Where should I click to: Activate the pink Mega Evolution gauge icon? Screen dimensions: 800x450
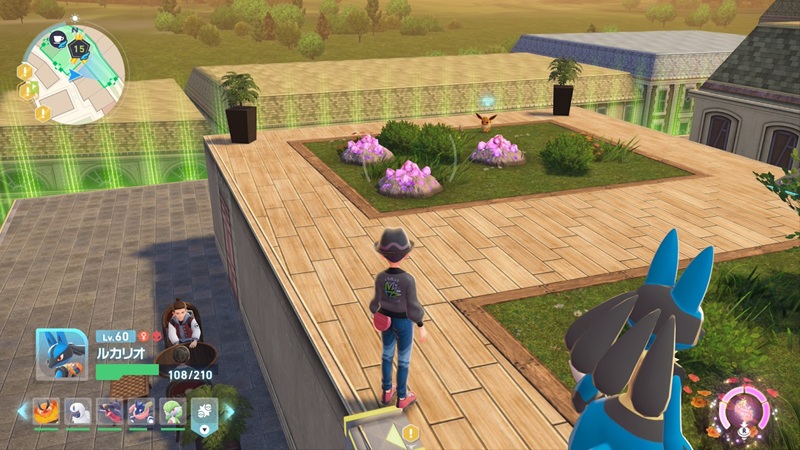tap(744, 410)
